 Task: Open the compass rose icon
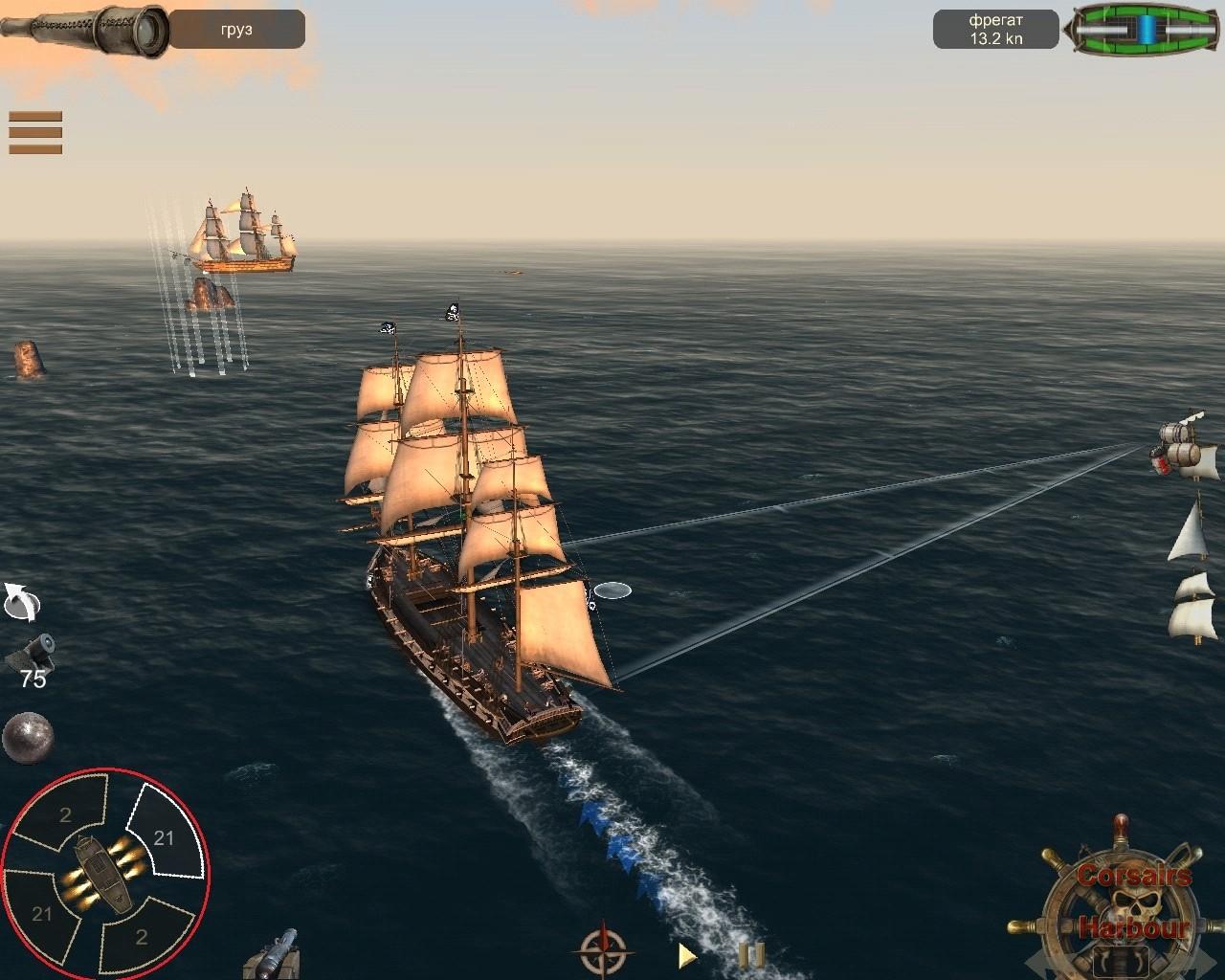pyautogui.click(x=604, y=949)
